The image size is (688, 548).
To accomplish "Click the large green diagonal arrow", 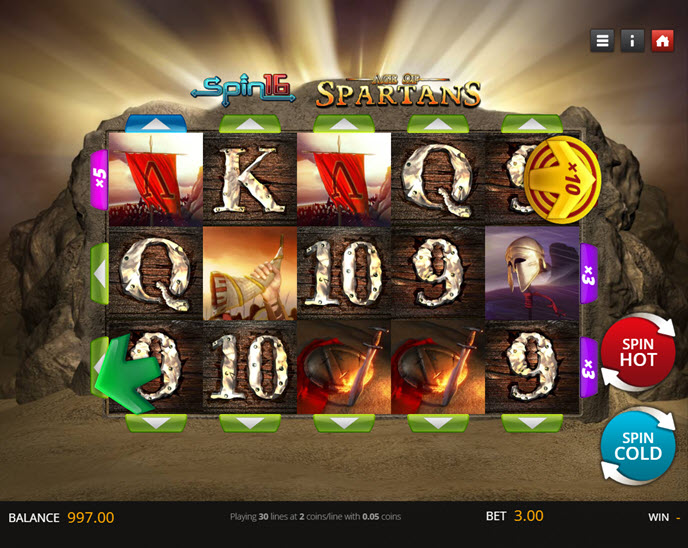I will (x=126, y=374).
